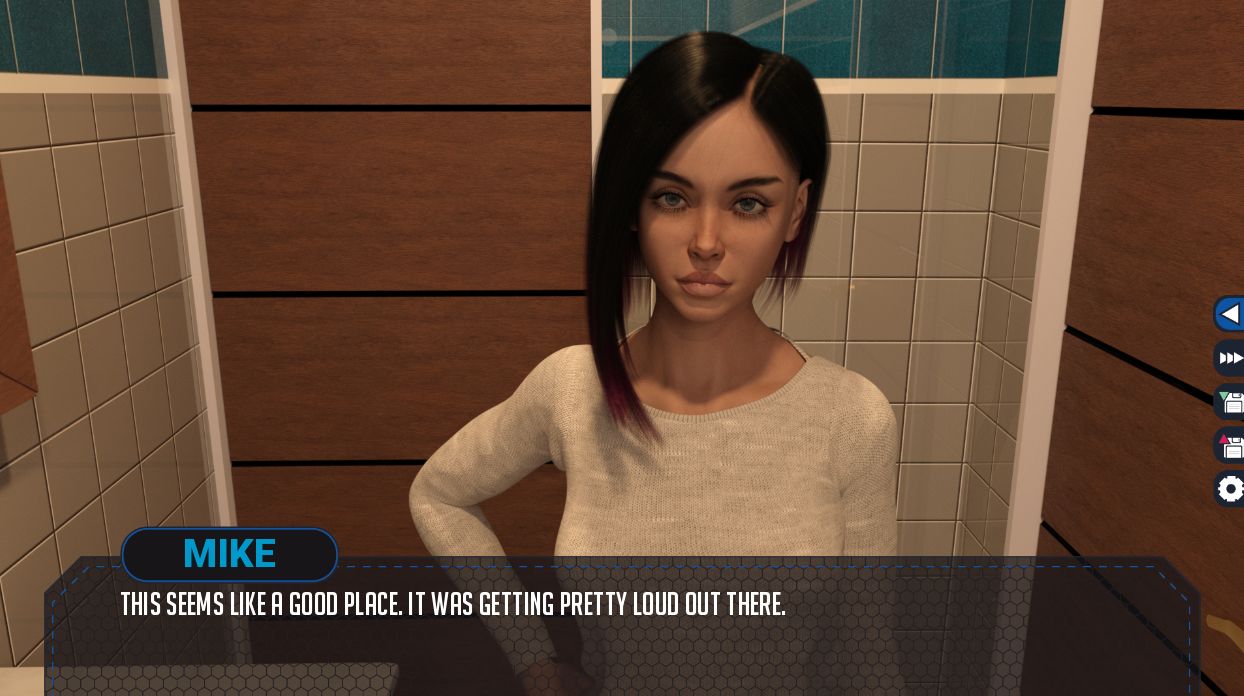
Task: Load game using the red-arrow floppy icon
Action: pyautogui.click(x=1231, y=445)
